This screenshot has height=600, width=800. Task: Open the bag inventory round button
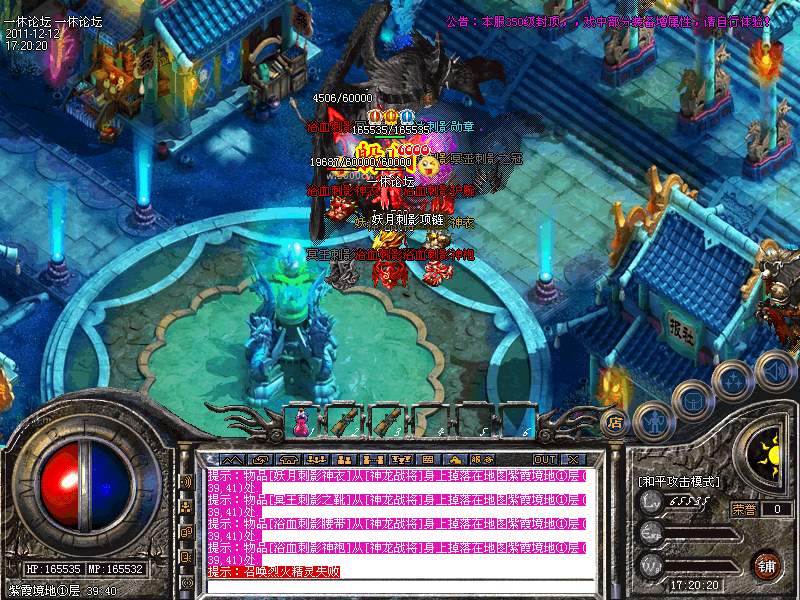[692, 400]
